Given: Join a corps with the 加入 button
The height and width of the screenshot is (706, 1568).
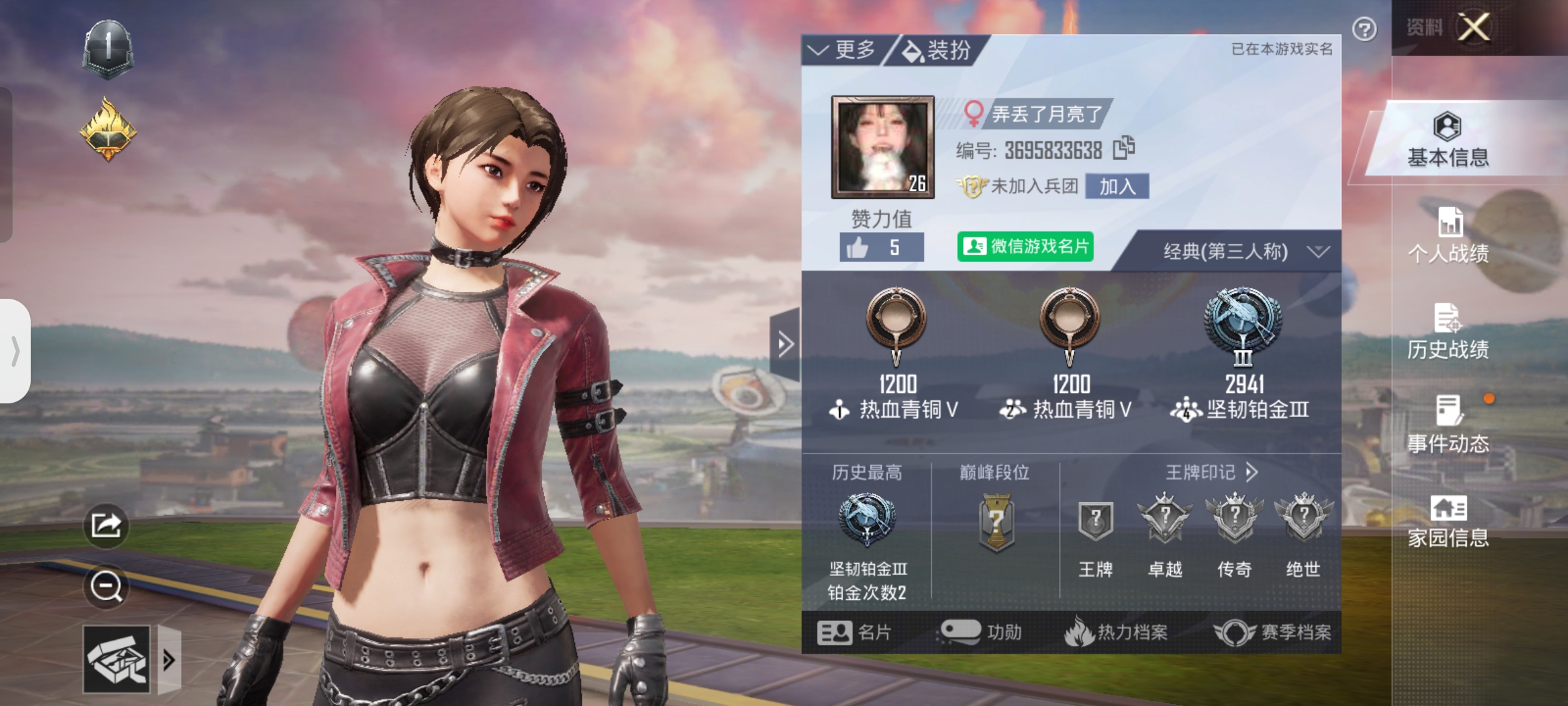Looking at the screenshot, I should 1117,186.
